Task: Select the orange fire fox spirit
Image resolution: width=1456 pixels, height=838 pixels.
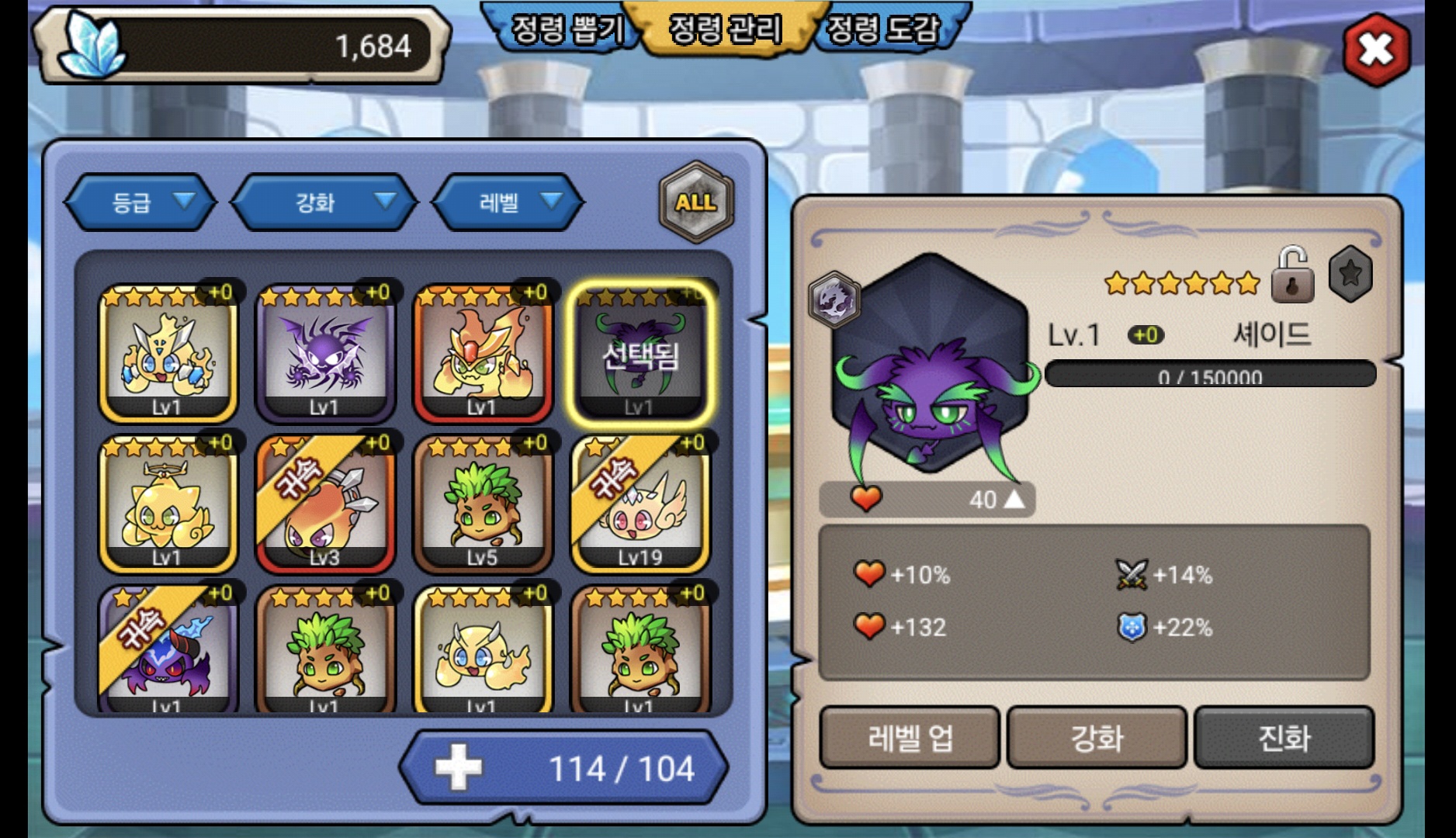Action: click(x=482, y=353)
